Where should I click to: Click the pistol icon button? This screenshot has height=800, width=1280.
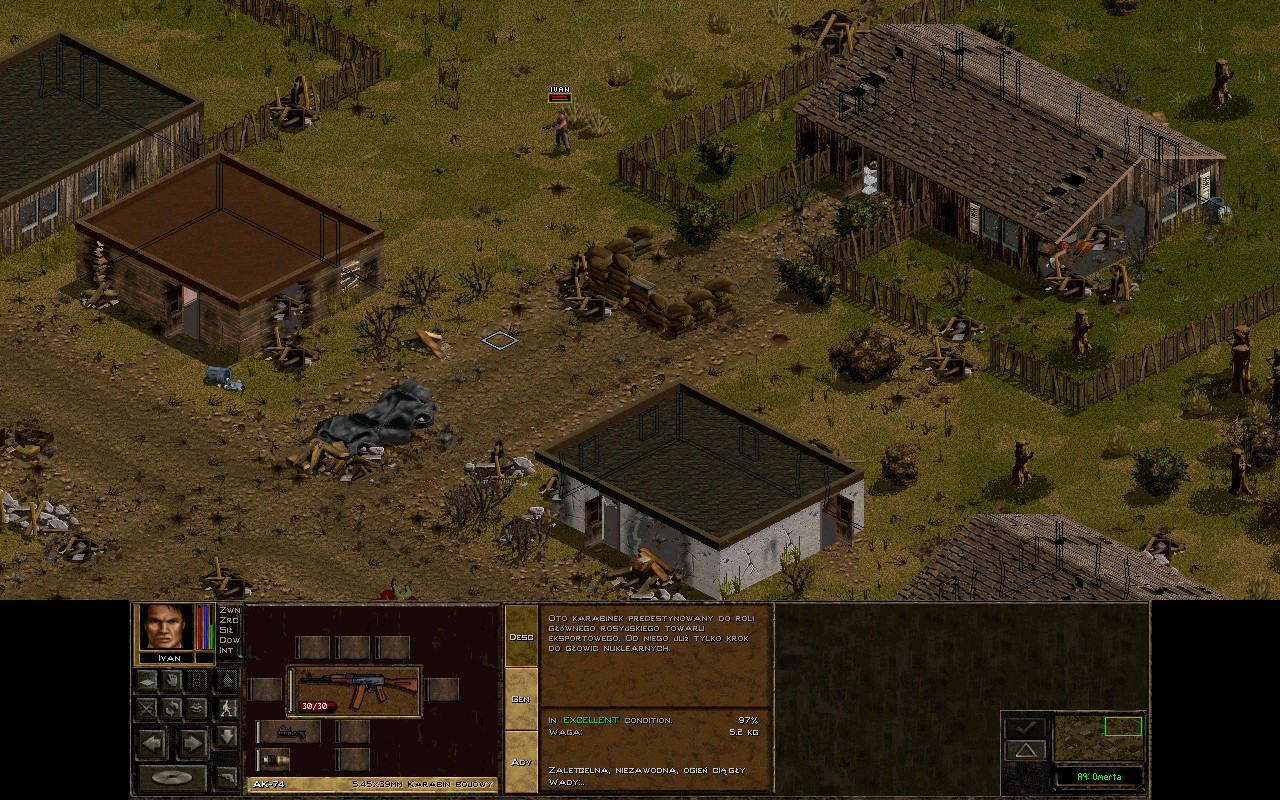pos(227,776)
